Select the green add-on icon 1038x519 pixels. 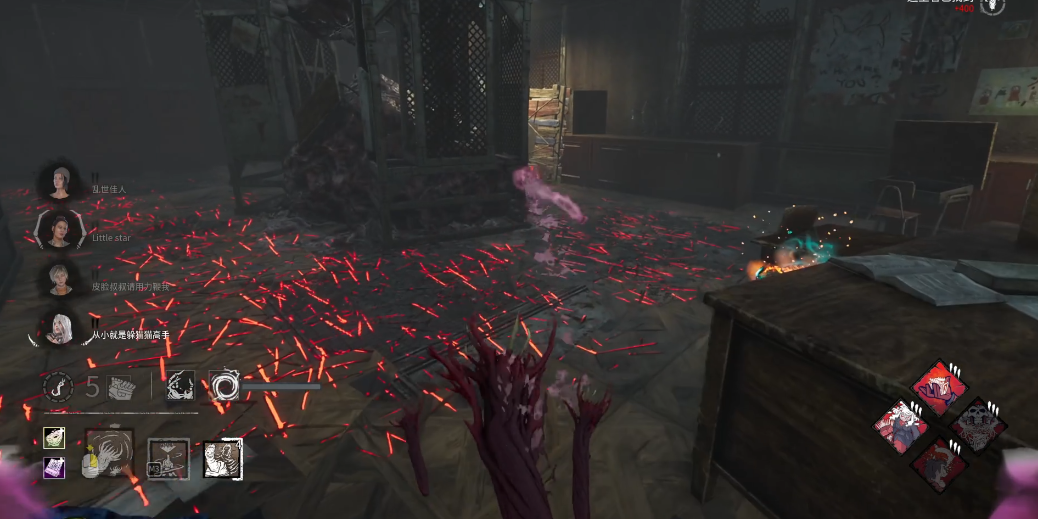[54, 438]
